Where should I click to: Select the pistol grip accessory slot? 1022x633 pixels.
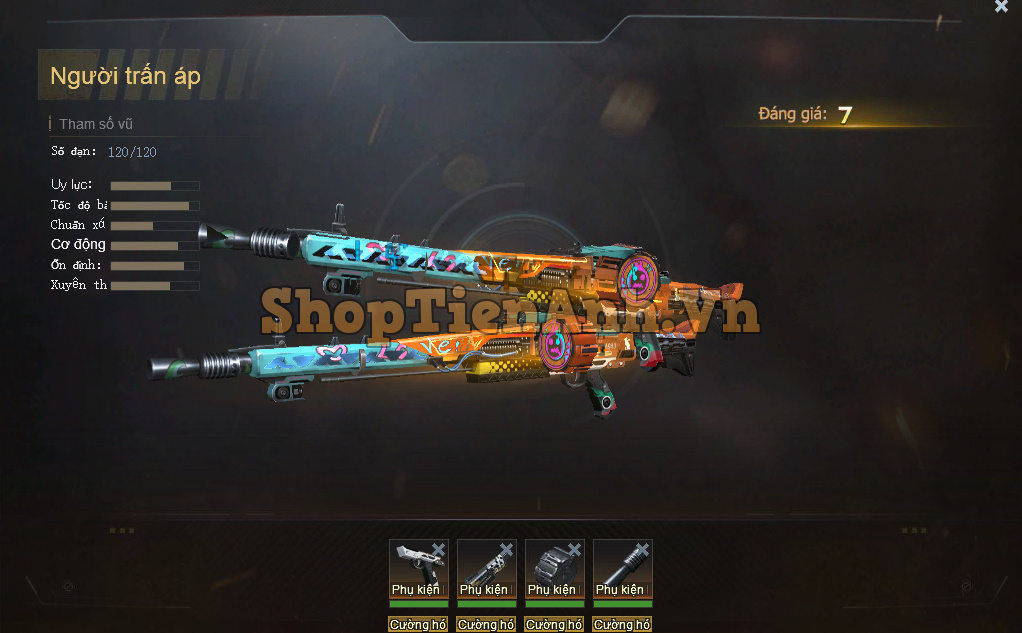coord(416,568)
